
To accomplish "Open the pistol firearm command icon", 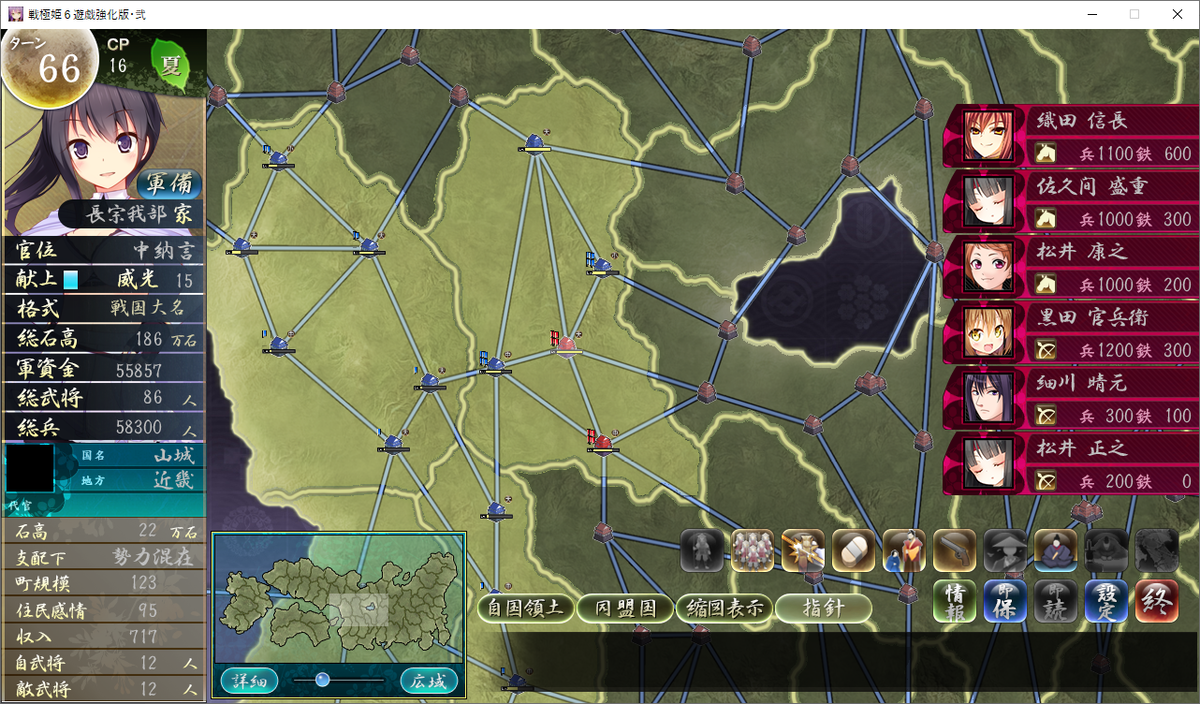I will click(x=954, y=550).
